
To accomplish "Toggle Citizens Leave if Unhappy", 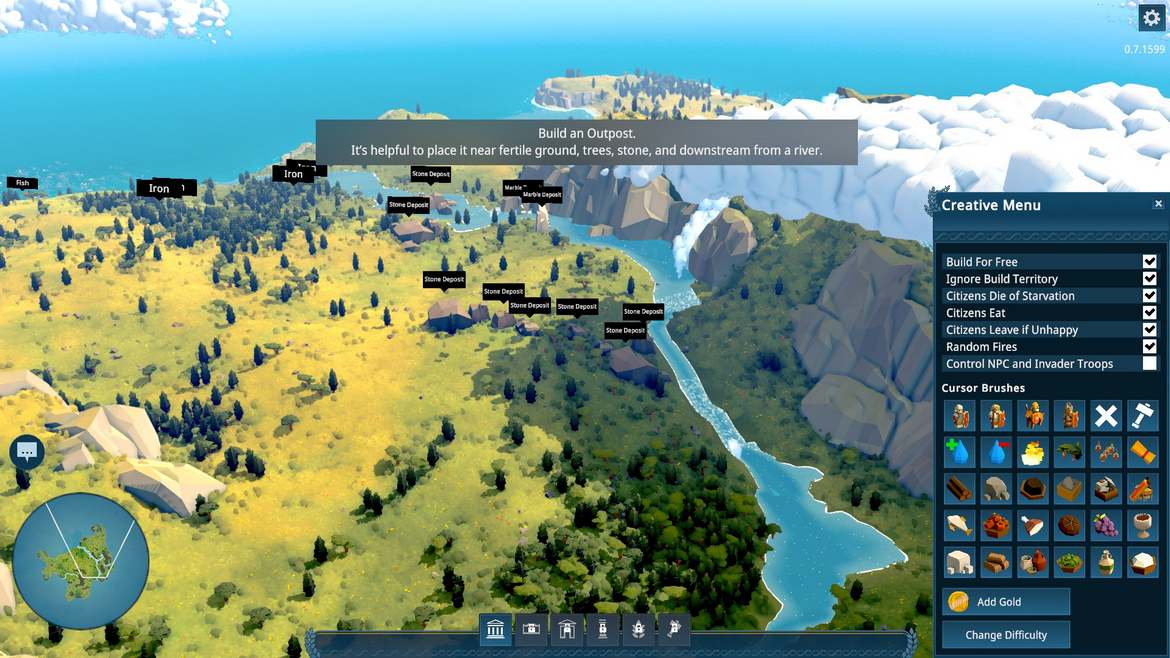I will click(x=1149, y=330).
